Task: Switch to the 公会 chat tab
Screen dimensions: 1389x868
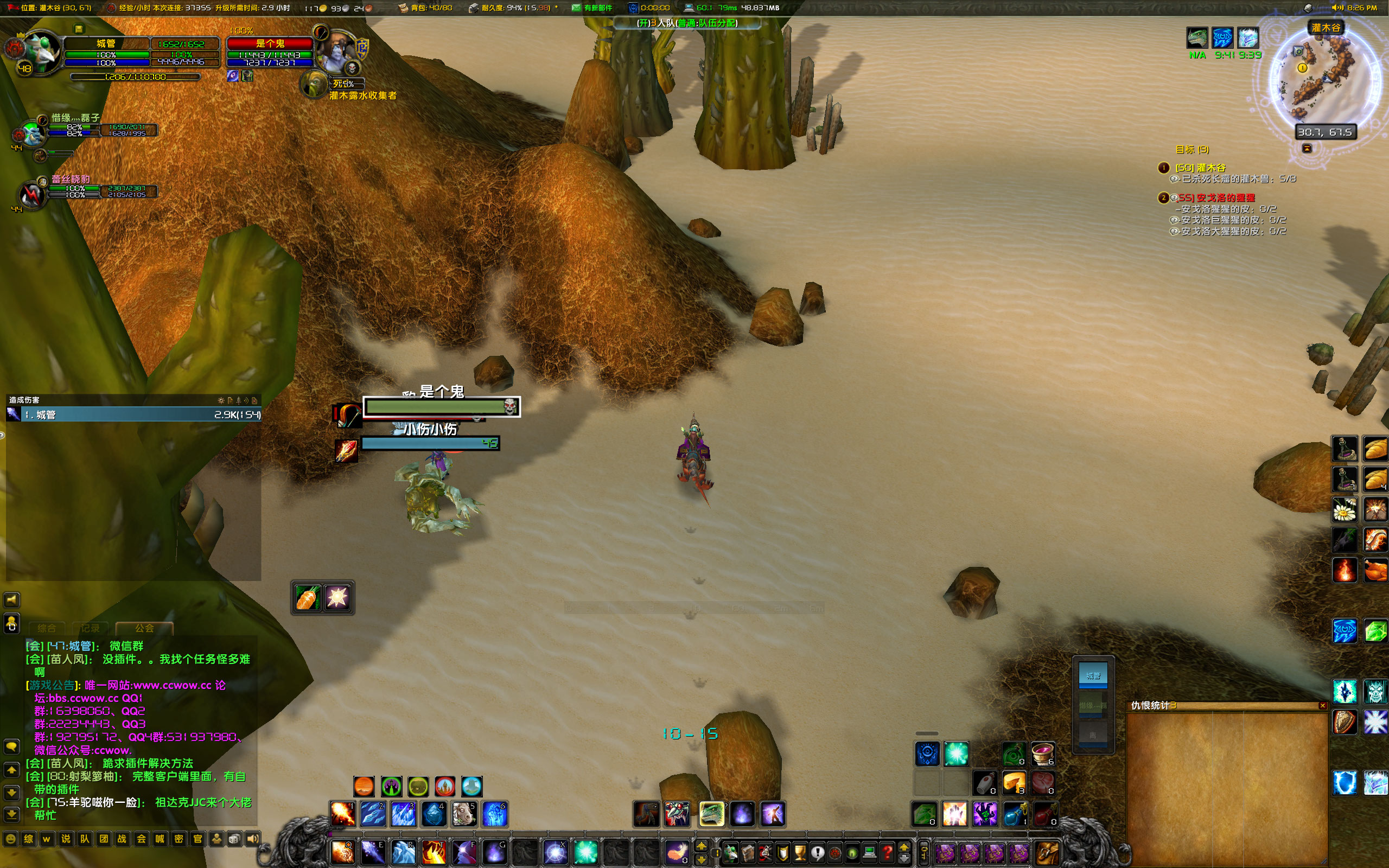Action: [145, 628]
